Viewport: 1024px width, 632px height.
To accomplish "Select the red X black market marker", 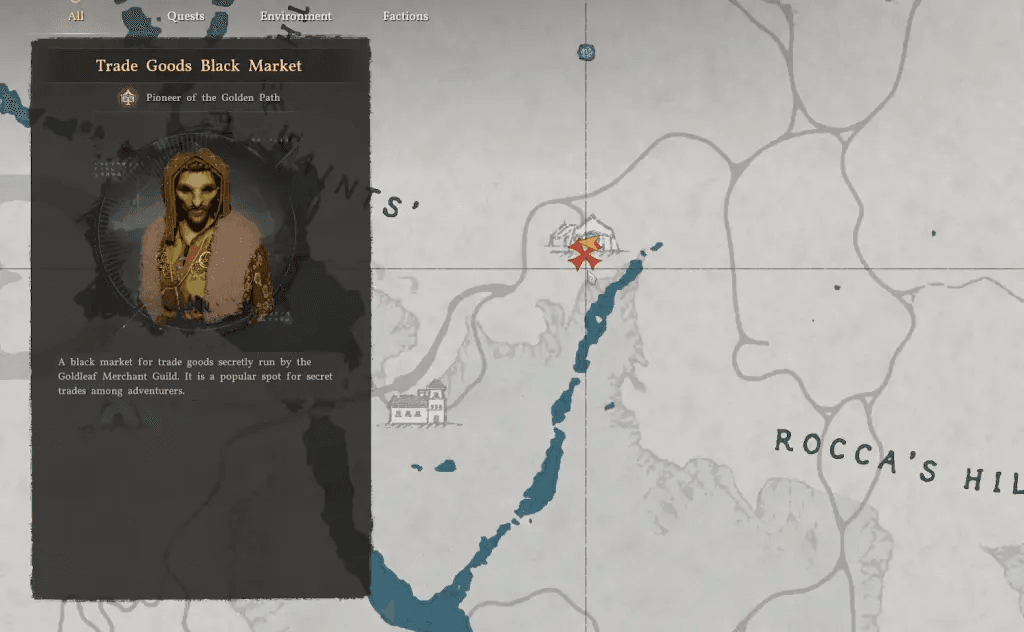I will click(x=583, y=254).
